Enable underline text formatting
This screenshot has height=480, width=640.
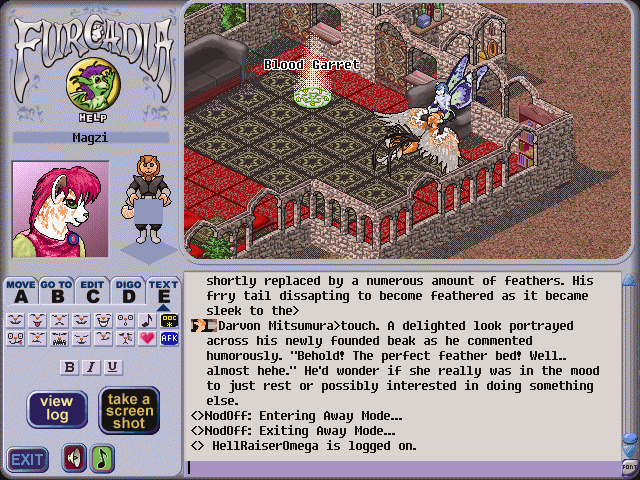pos(113,367)
